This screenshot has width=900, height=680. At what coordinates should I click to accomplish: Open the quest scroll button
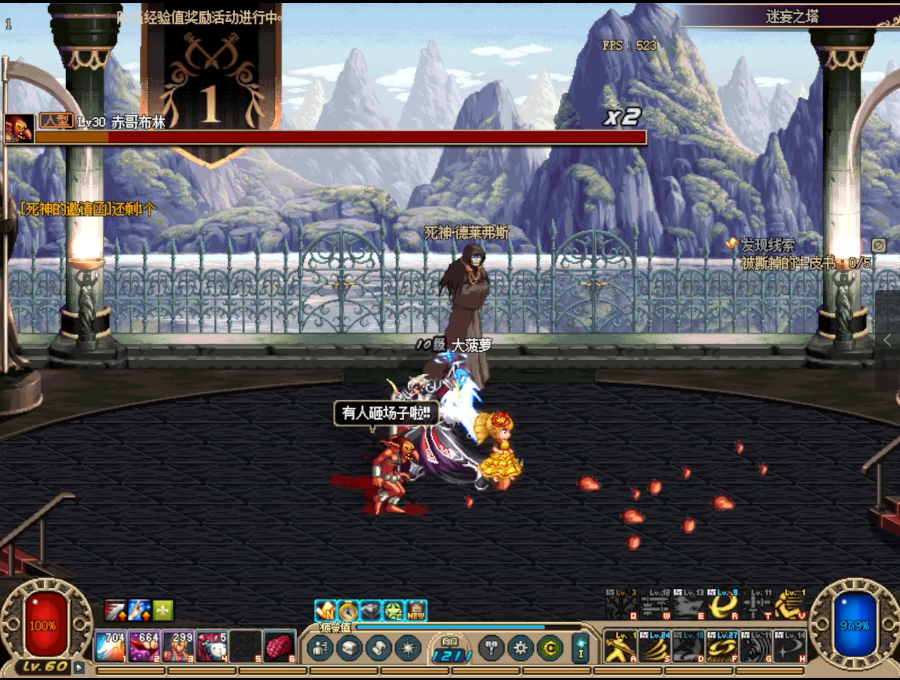[378, 648]
